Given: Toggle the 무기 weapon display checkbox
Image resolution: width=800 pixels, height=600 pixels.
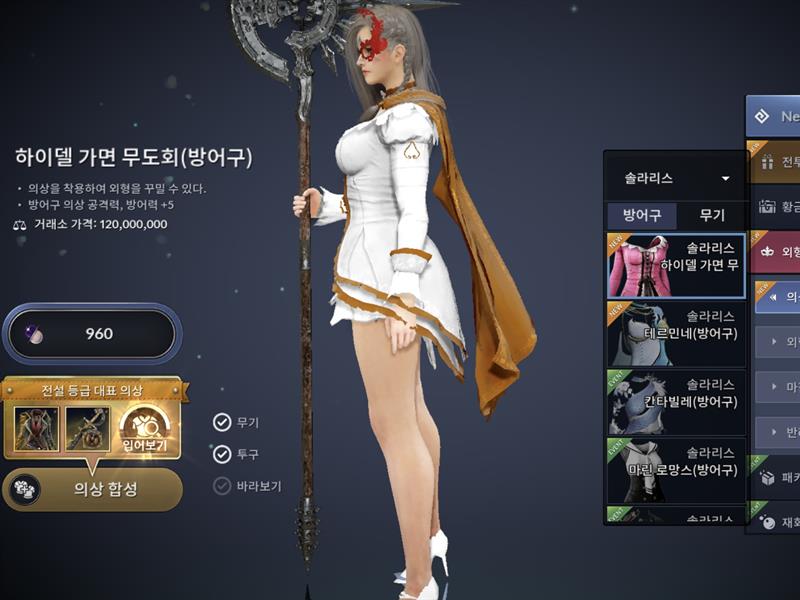Looking at the screenshot, I should (x=222, y=423).
